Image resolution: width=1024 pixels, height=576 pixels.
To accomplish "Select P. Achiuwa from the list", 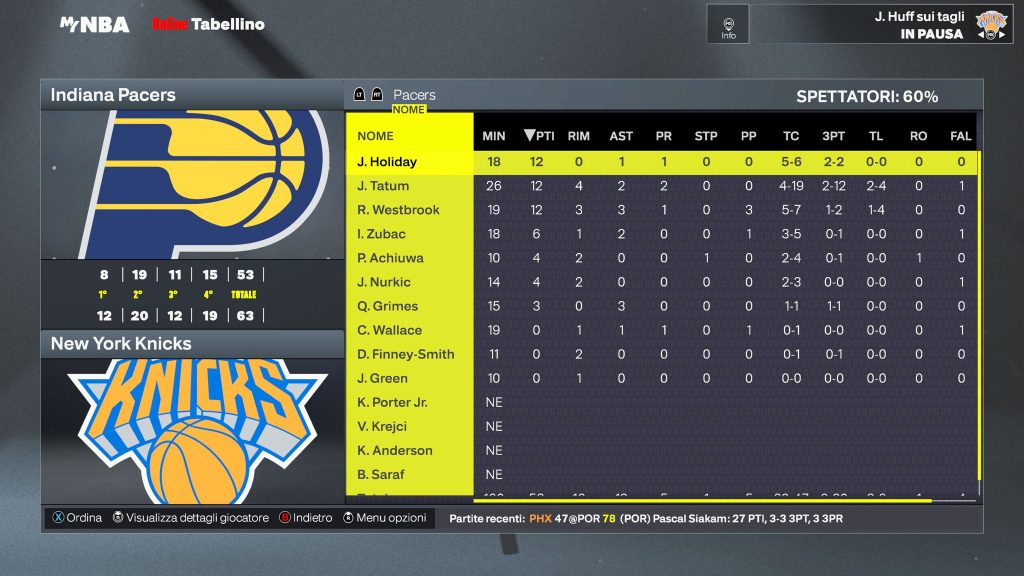I will pos(389,258).
